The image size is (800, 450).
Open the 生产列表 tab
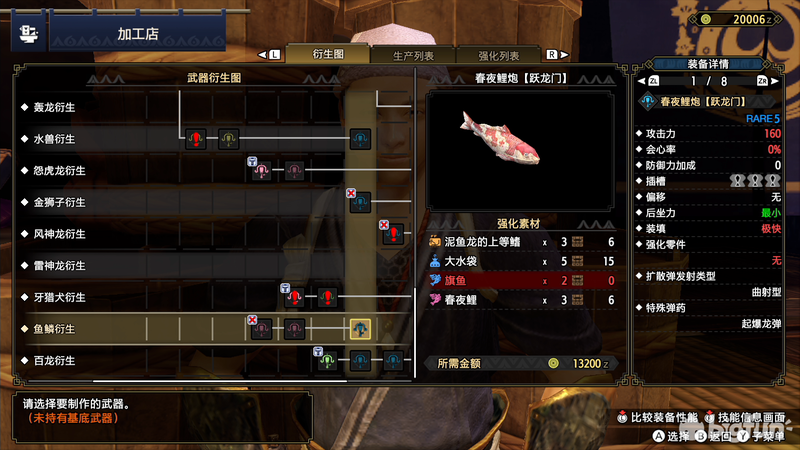point(412,55)
